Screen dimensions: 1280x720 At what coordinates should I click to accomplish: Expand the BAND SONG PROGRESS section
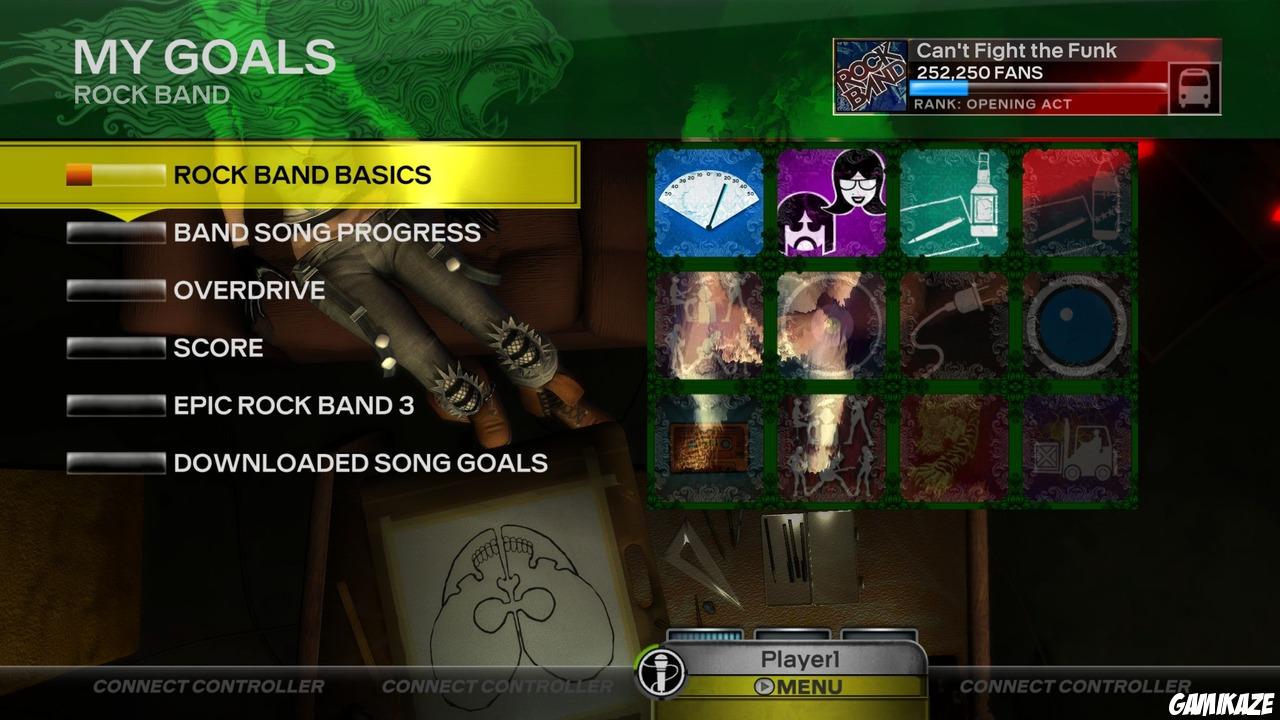(x=325, y=232)
